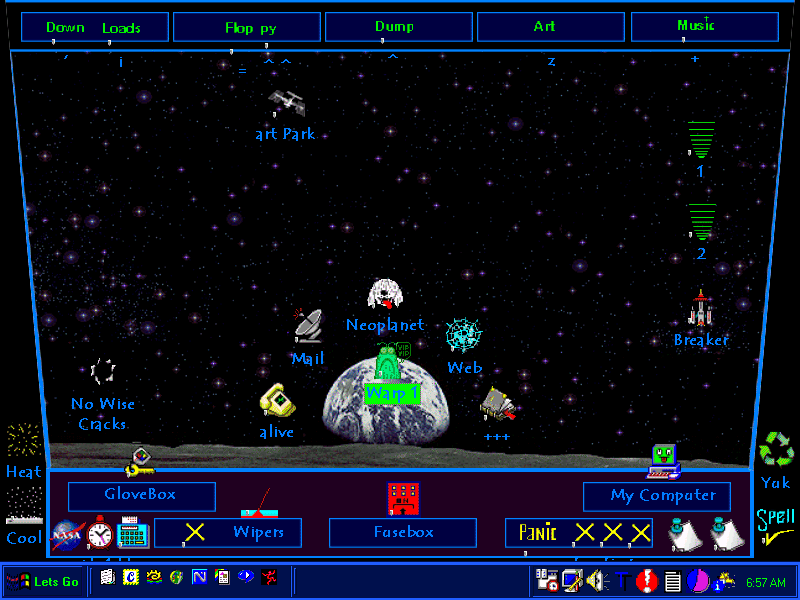Open the Down Loads panel
Screen dimensions: 800x600
tap(94, 27)
